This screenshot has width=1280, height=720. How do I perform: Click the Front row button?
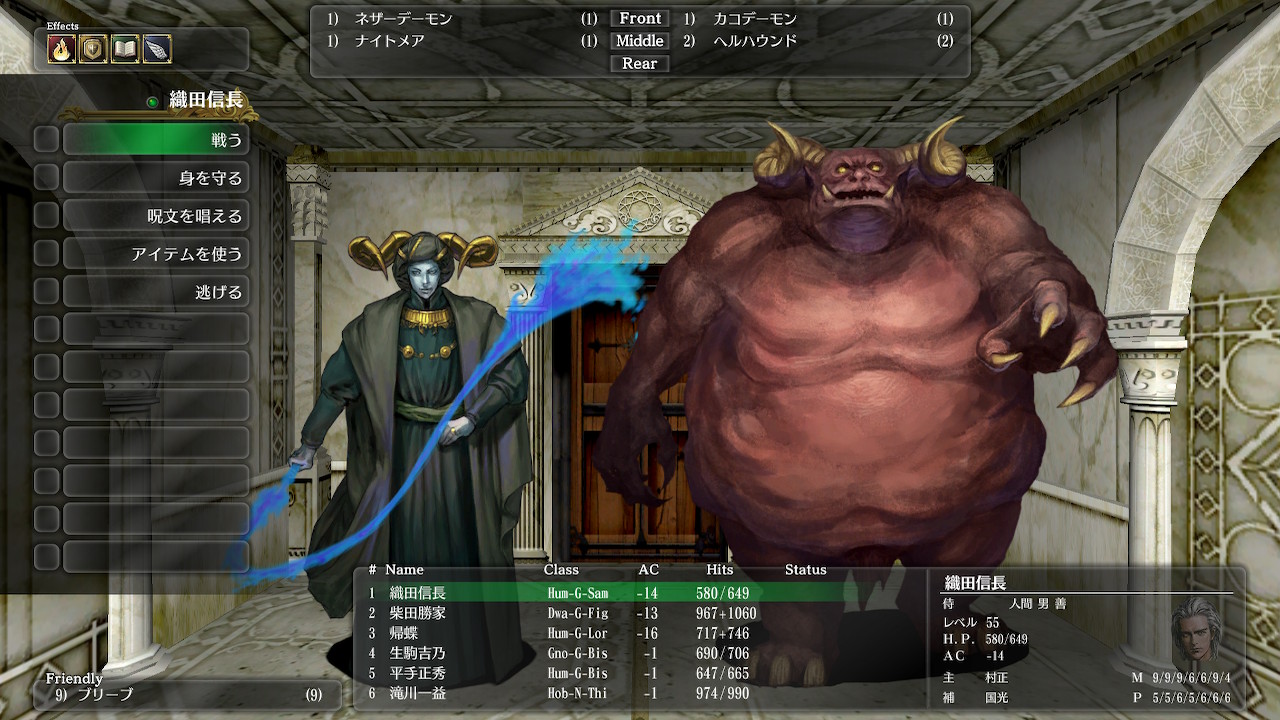(640, 19)
